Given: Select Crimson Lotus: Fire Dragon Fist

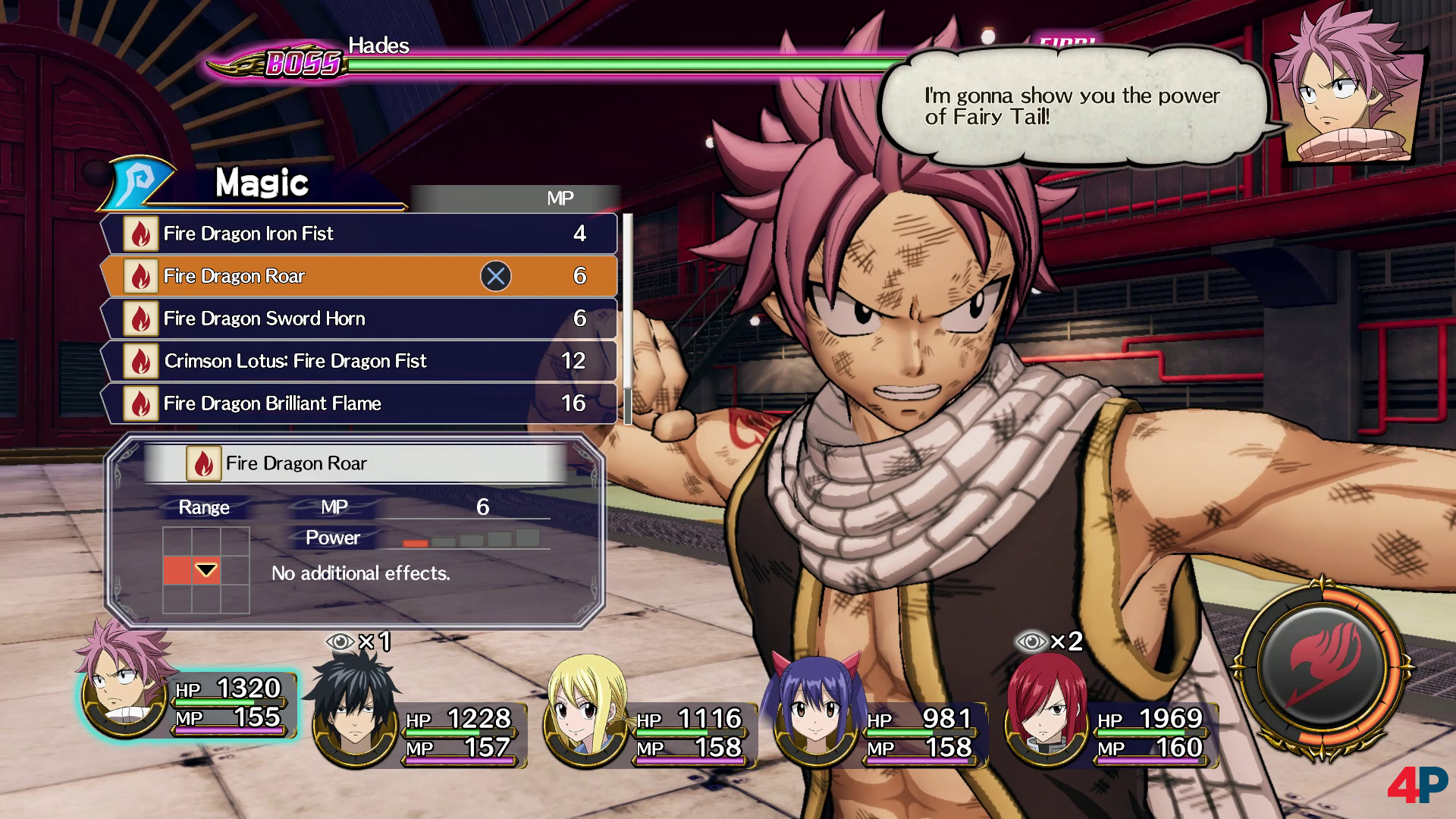Looking at the screenshot, I should pyautogui.click(x=359, y=361).
